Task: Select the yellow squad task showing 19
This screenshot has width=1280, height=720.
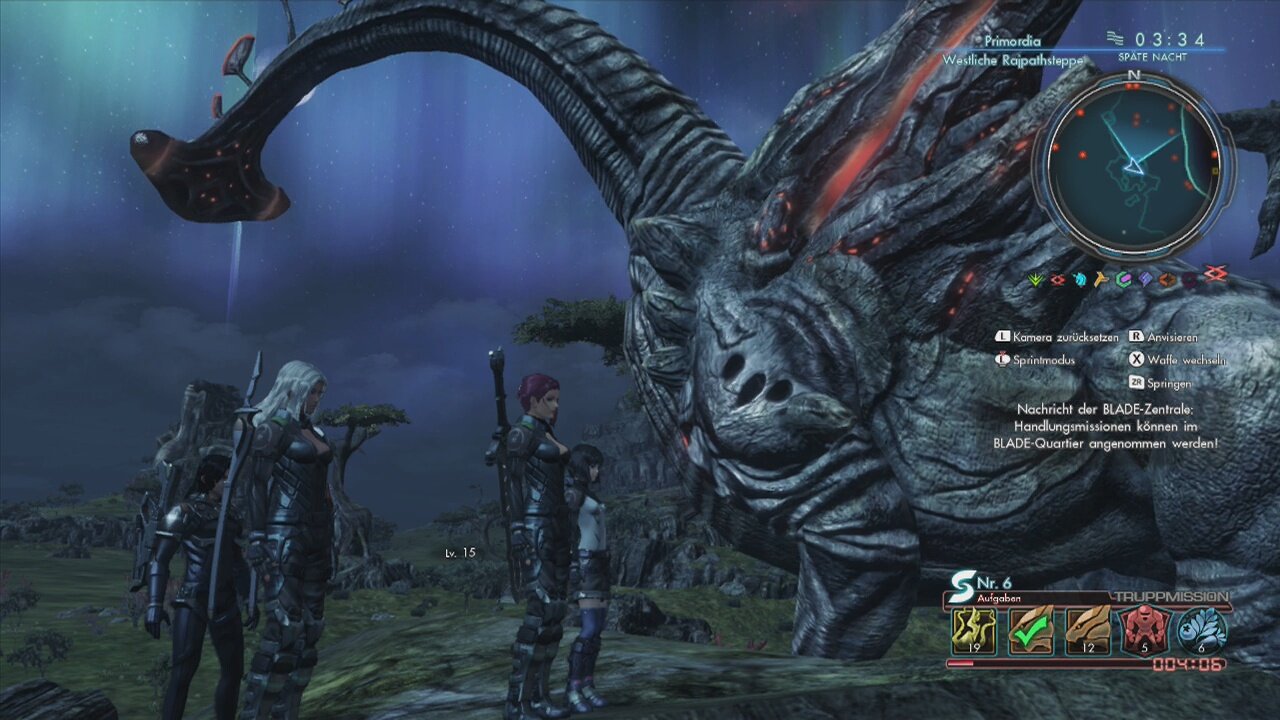Action: (x=973, y=630)
